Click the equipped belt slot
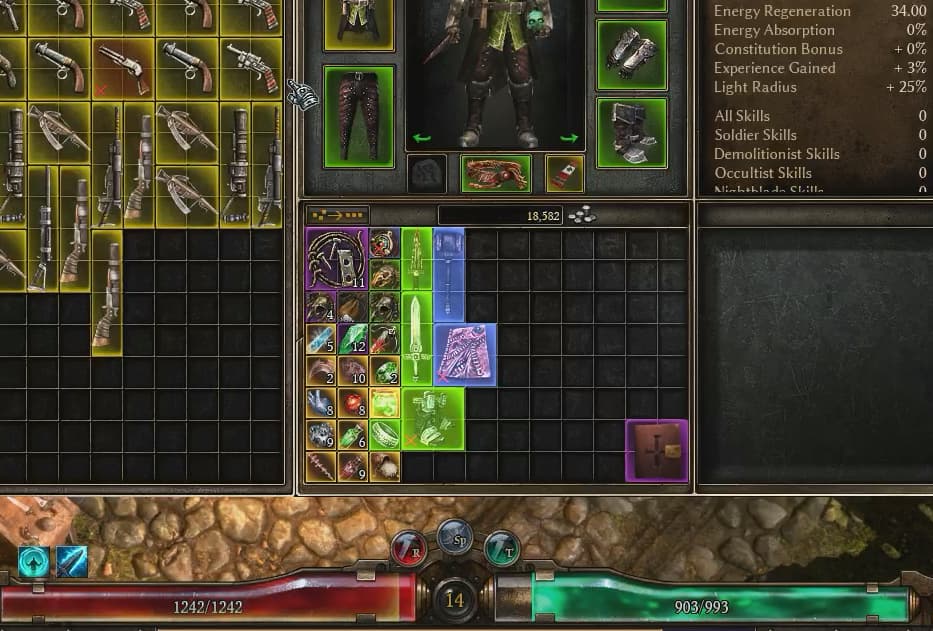 click(496, 173)
